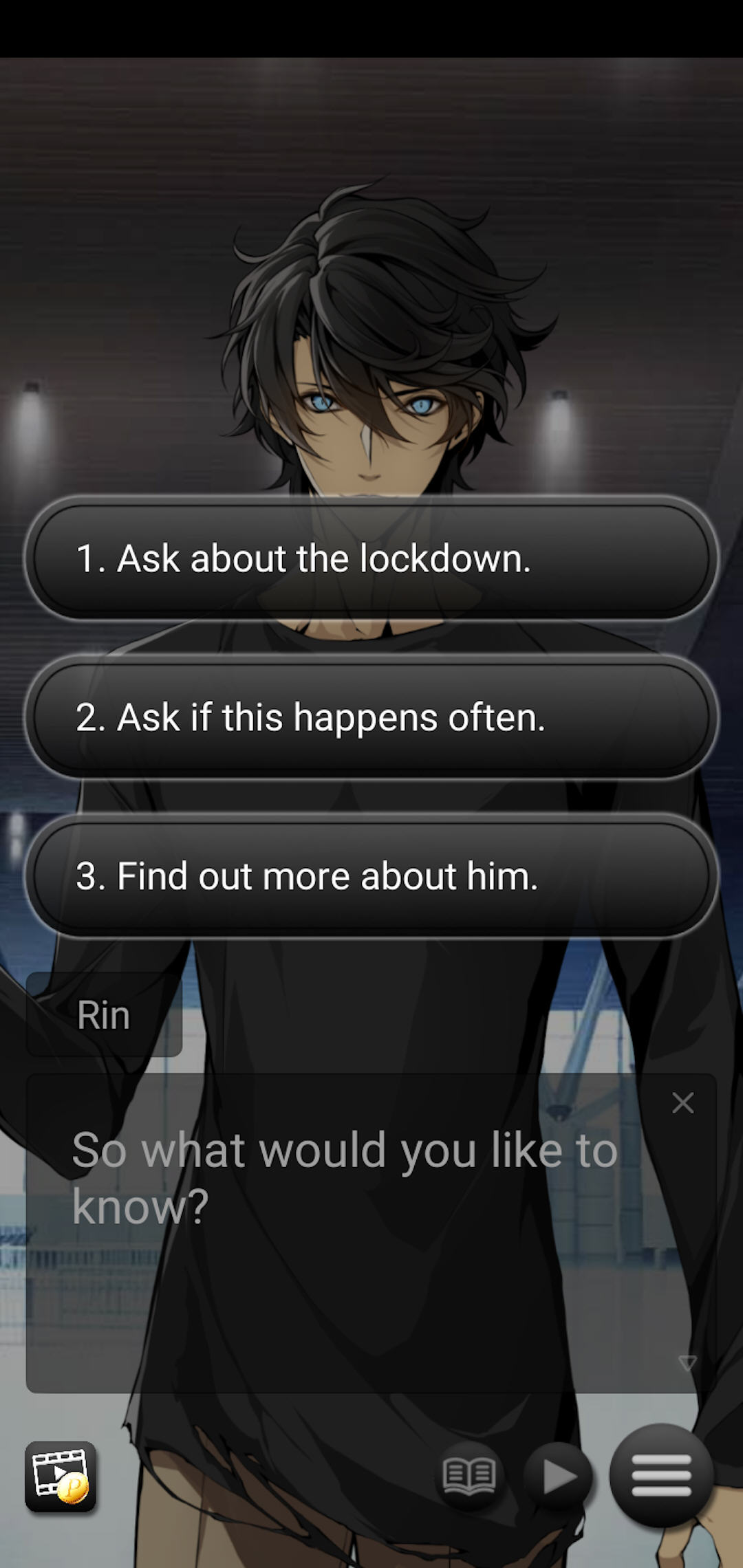
Task: Open the hamburger menu button
Action: click(x=661, y=1475)
